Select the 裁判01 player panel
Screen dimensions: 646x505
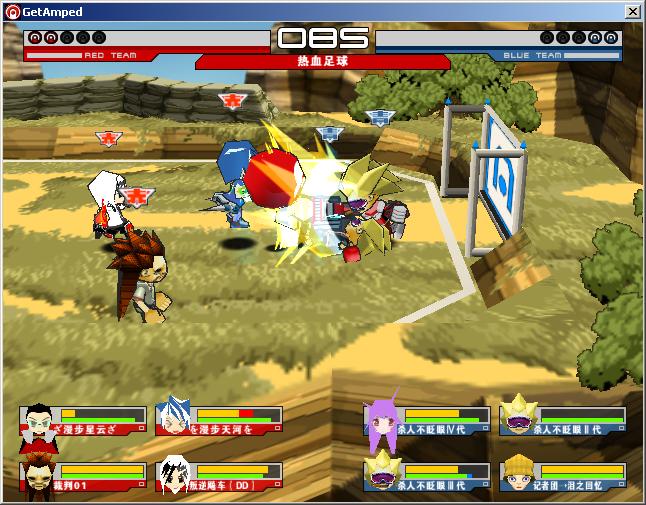tap(82, 478)
